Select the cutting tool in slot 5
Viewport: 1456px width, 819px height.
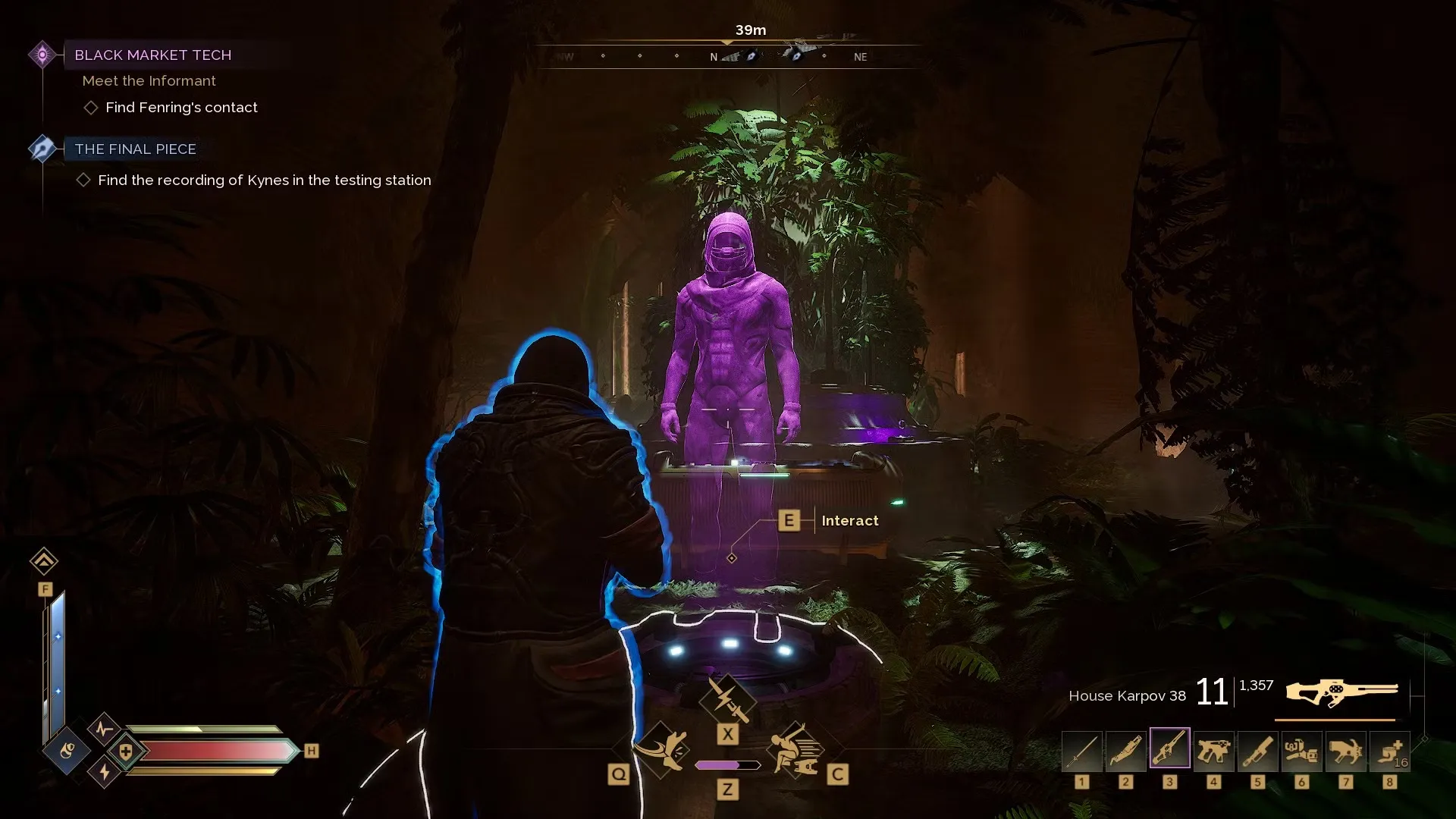[x=1258, y=752]
